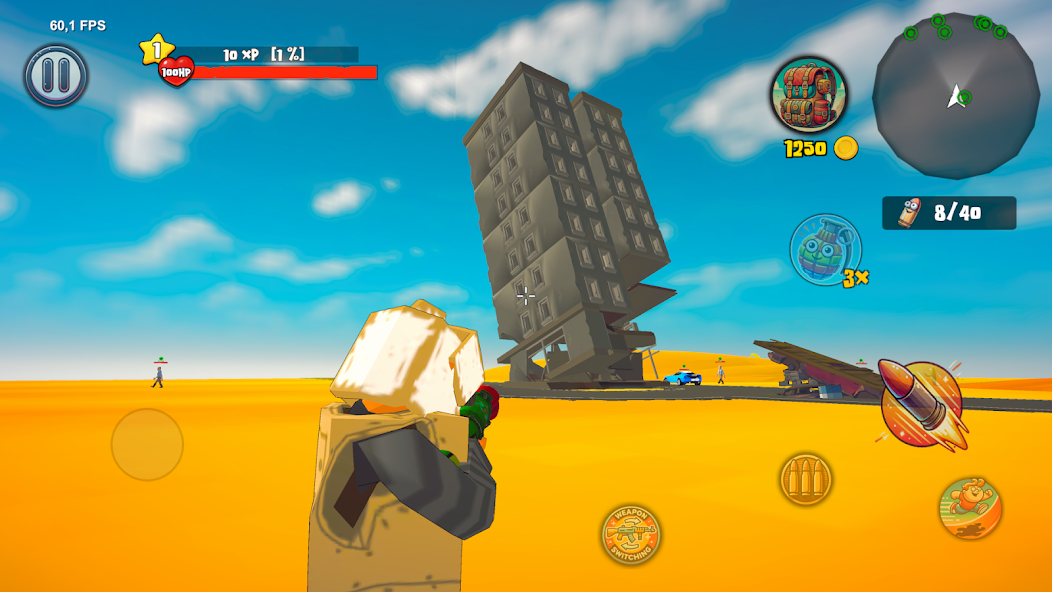1052x592 pixels.
Task: Tap the Weapon Switching button
Action: (630, 533)
